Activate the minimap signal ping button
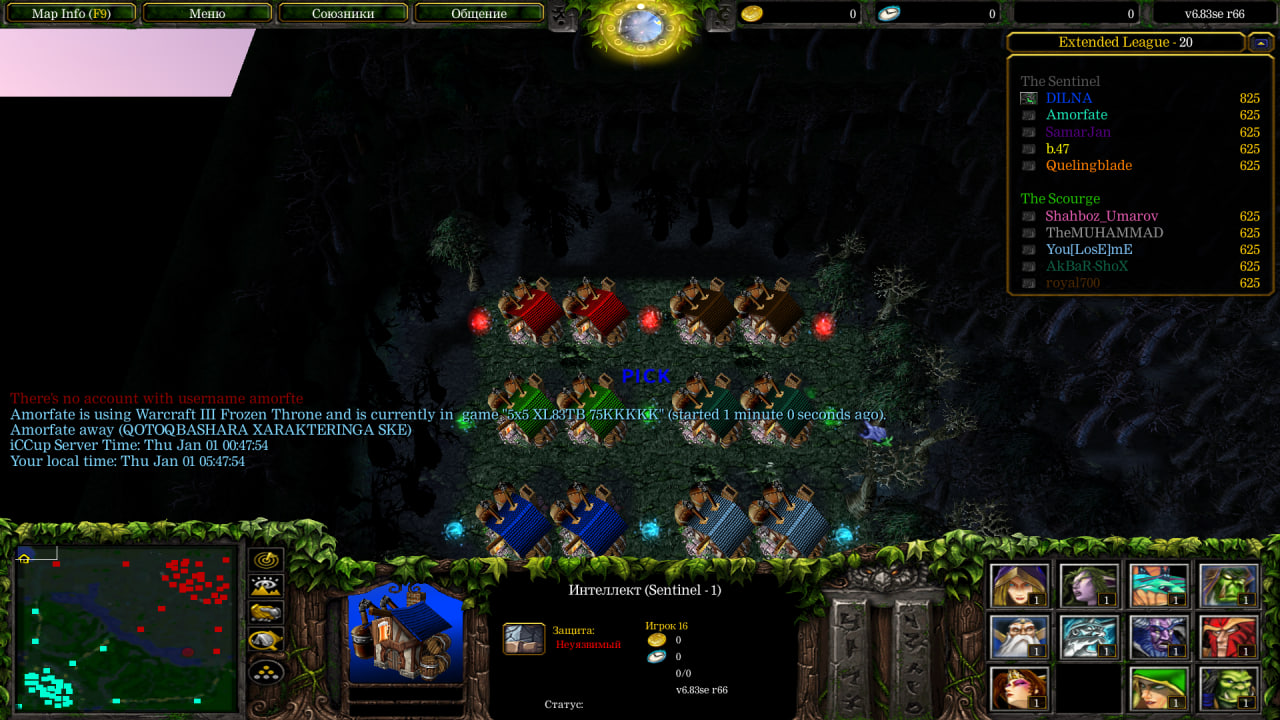The height and width of the screenshot is (720, 1280). pos(266,561)
